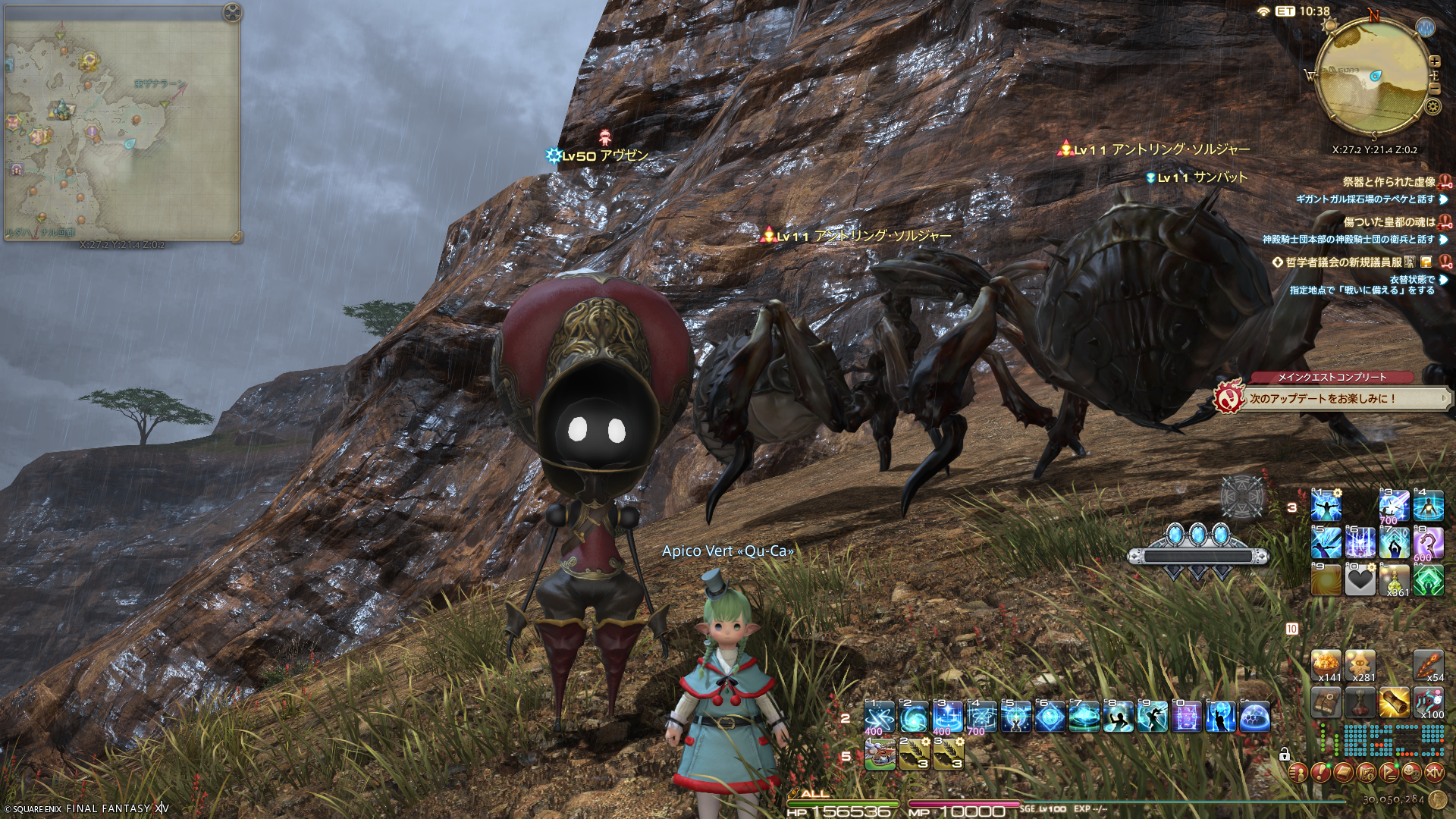Screen dimensions: 1456x819
Task: Zoom in the minimap with the plus button
Action: click(x=1434, y=61)
